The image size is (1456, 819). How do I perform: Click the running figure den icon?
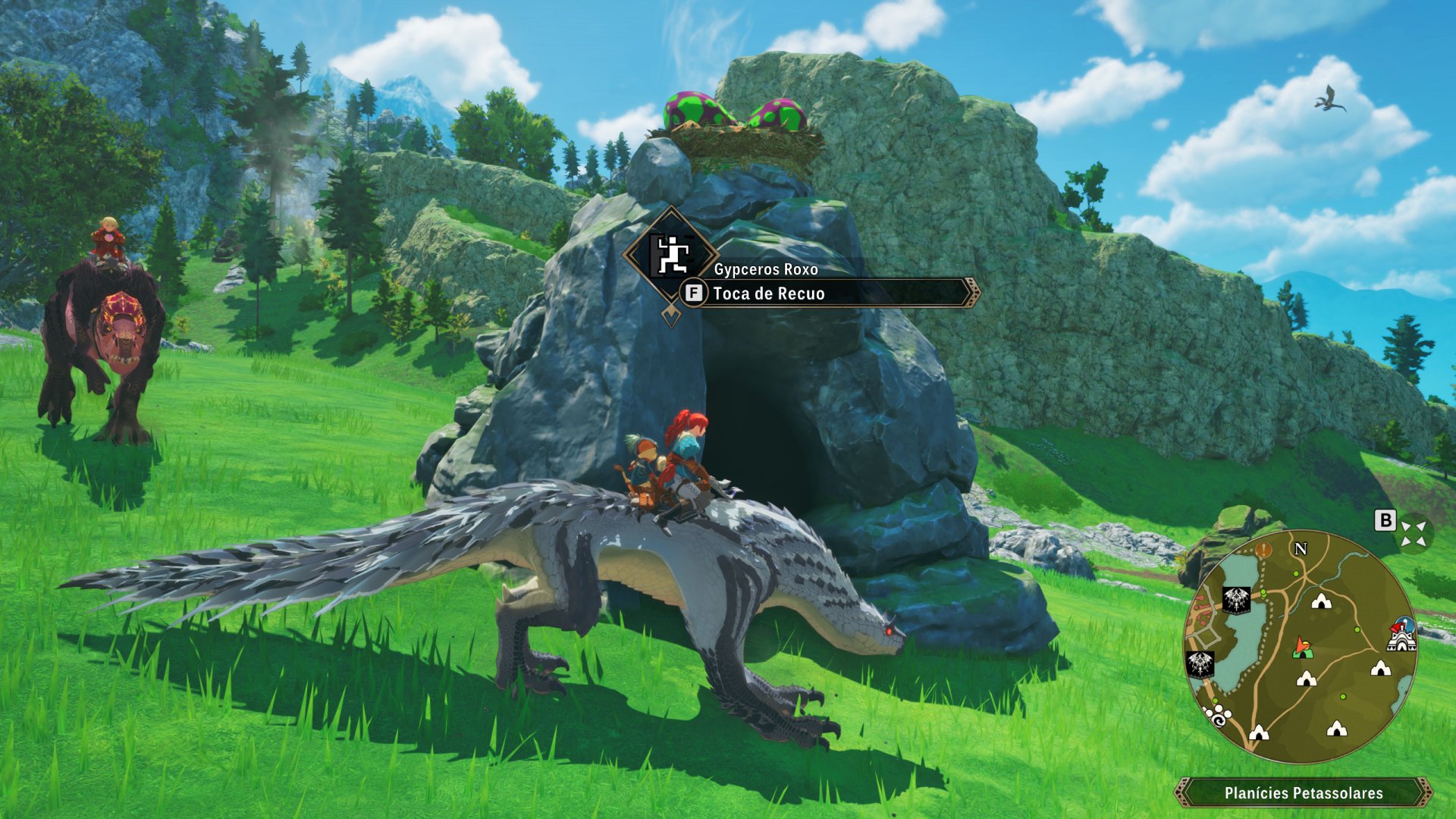click(x=671, y=255)
